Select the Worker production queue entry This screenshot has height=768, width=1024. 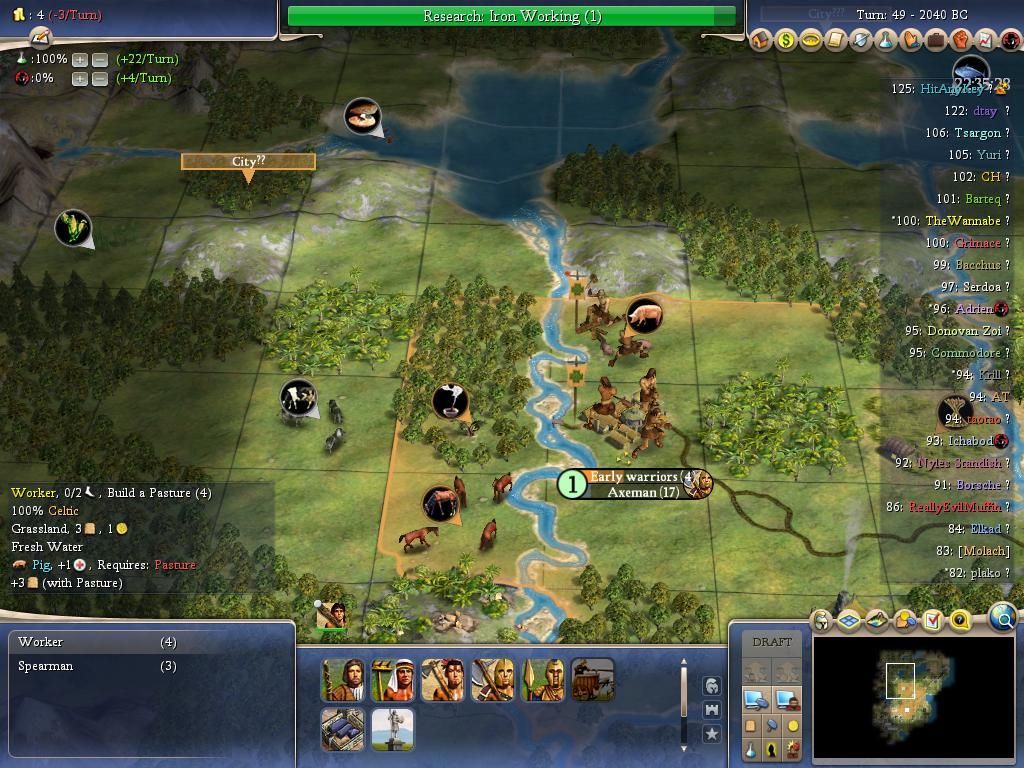click(x=97, y=642)
